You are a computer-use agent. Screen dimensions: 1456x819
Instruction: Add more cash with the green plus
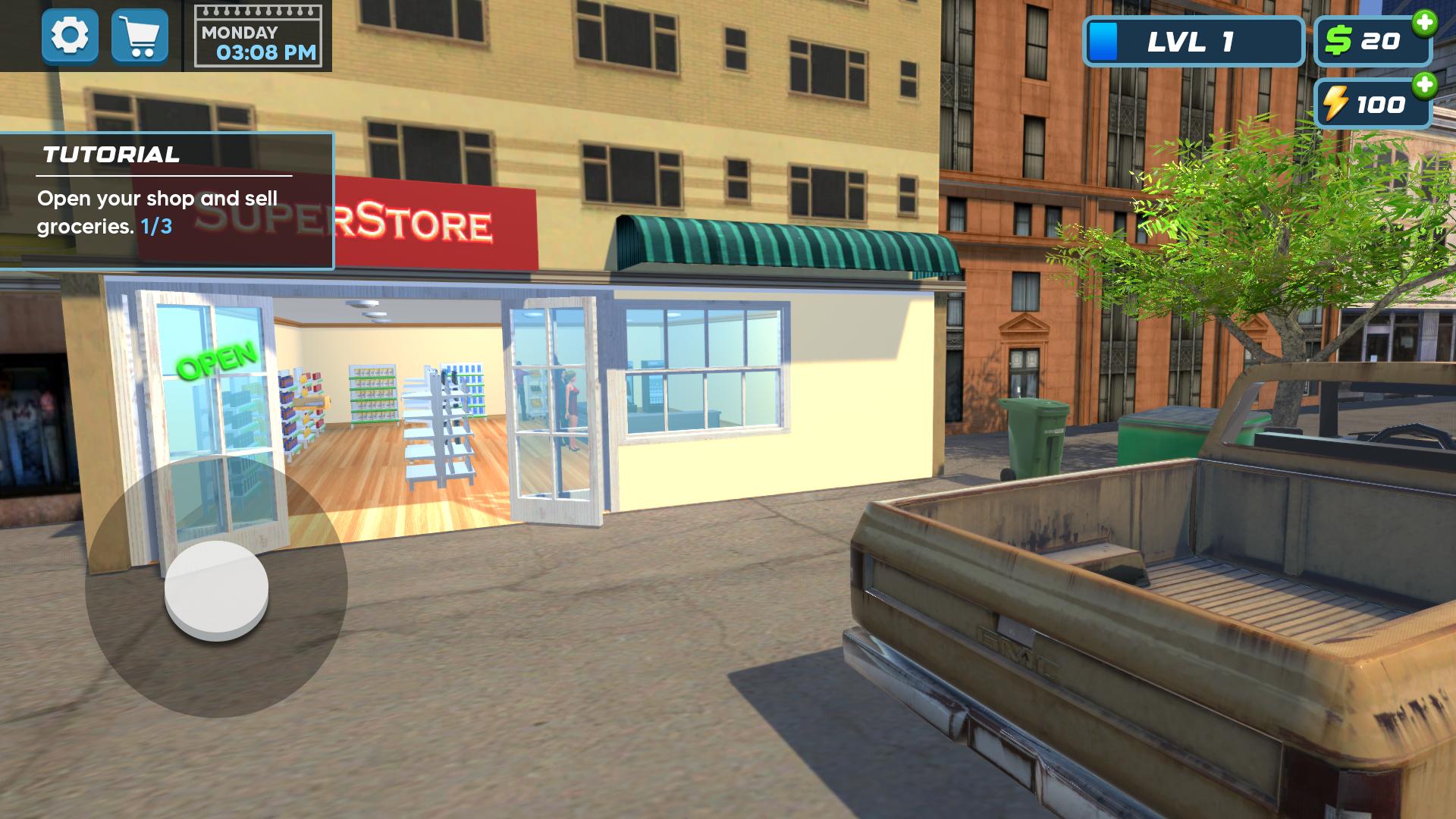click(x=1424, y=23)
